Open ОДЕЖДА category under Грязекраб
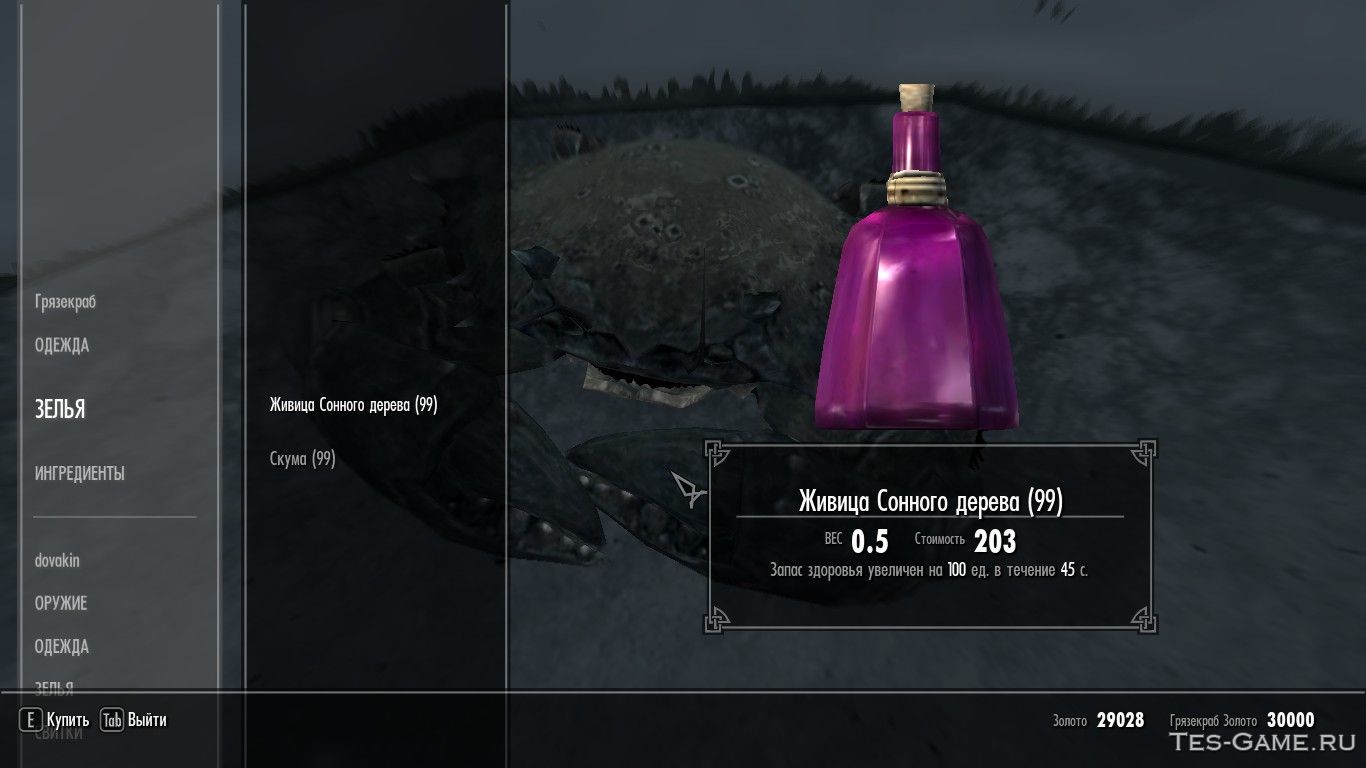 click(62, 346)
